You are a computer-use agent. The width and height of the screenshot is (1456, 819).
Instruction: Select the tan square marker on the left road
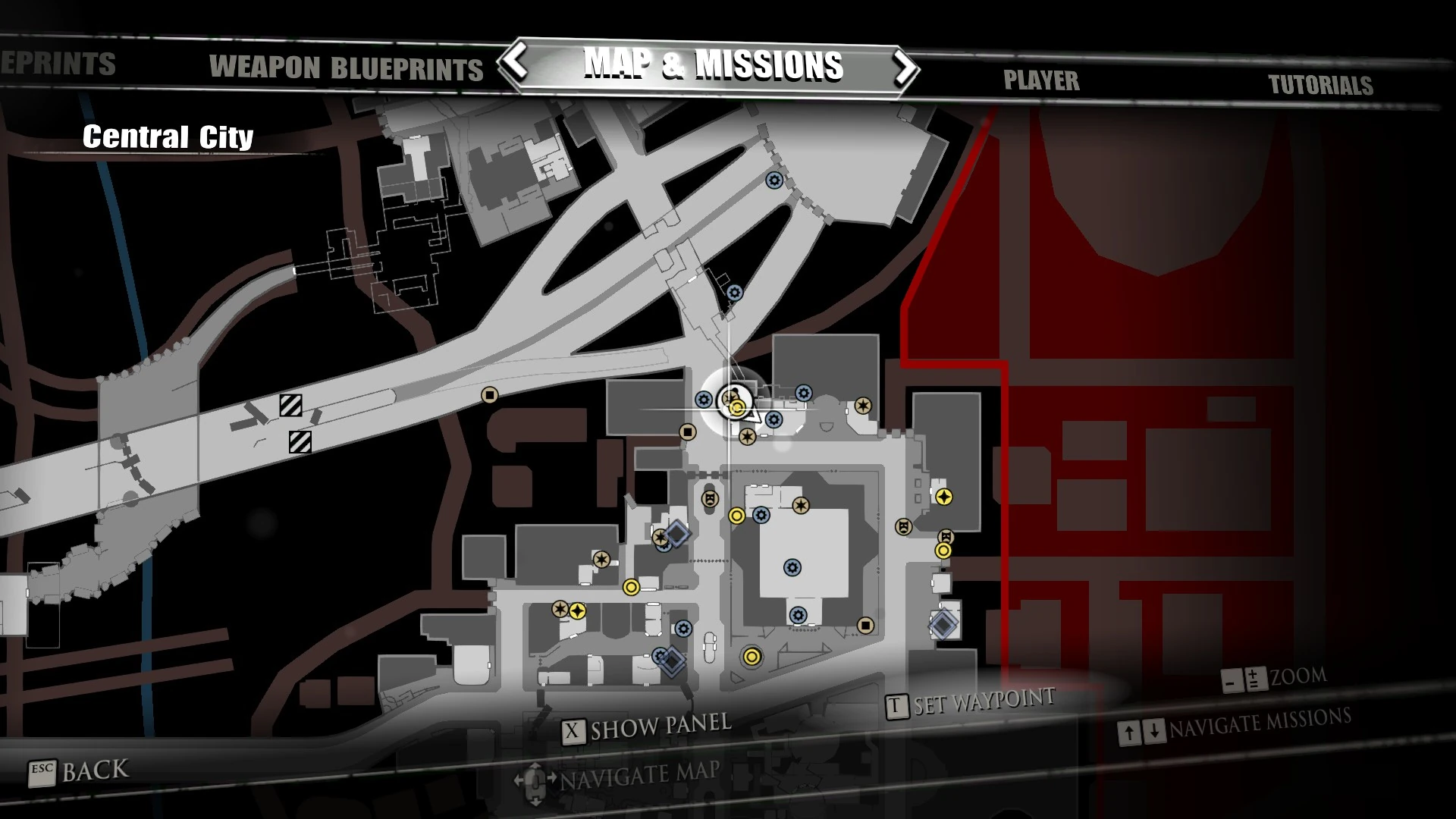pos(489,395)
